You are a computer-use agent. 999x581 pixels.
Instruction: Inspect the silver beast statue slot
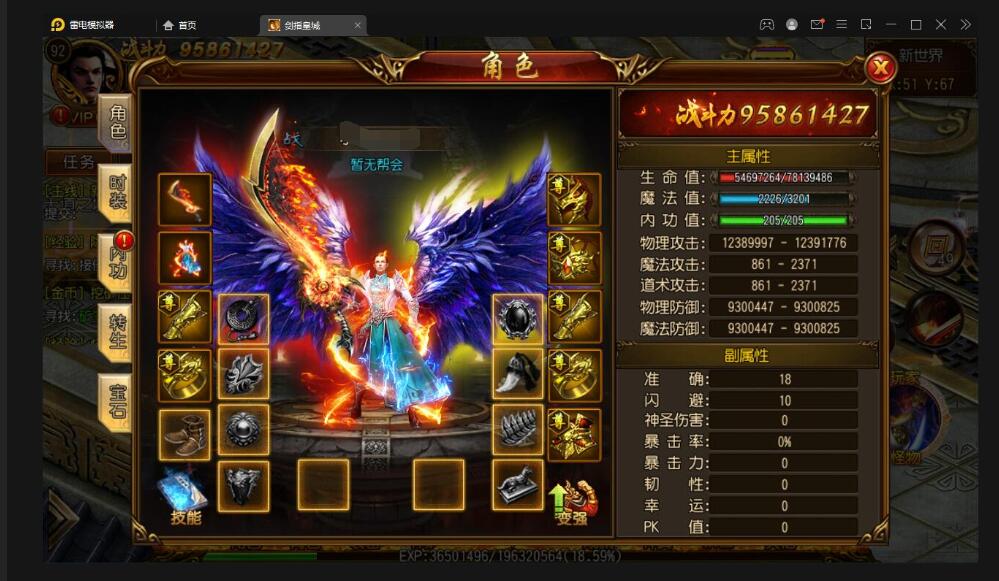518,485
